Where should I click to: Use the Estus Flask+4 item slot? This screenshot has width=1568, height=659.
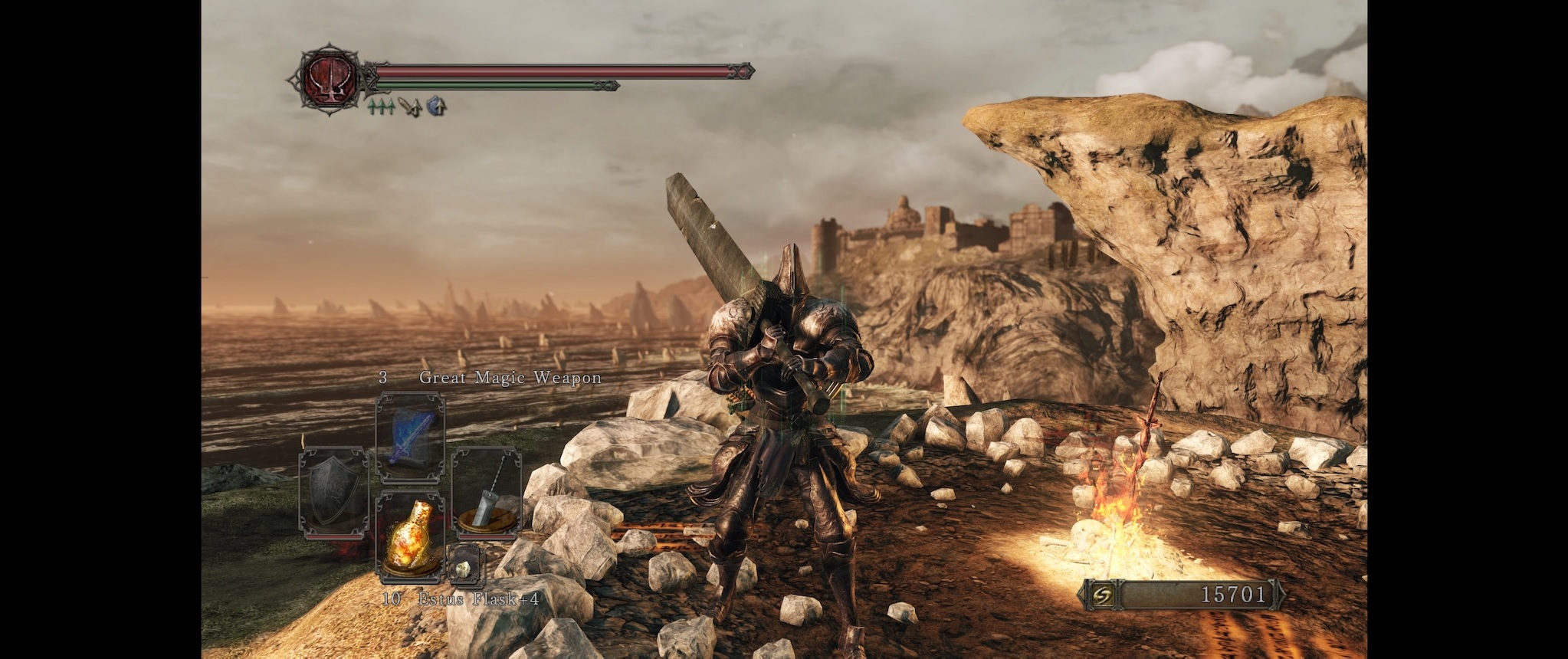(x=410, y=536)
